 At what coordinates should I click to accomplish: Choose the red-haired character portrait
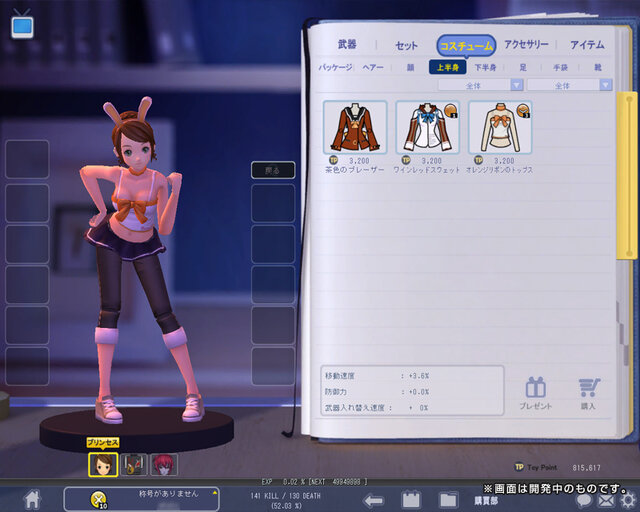tap(164, 464)
